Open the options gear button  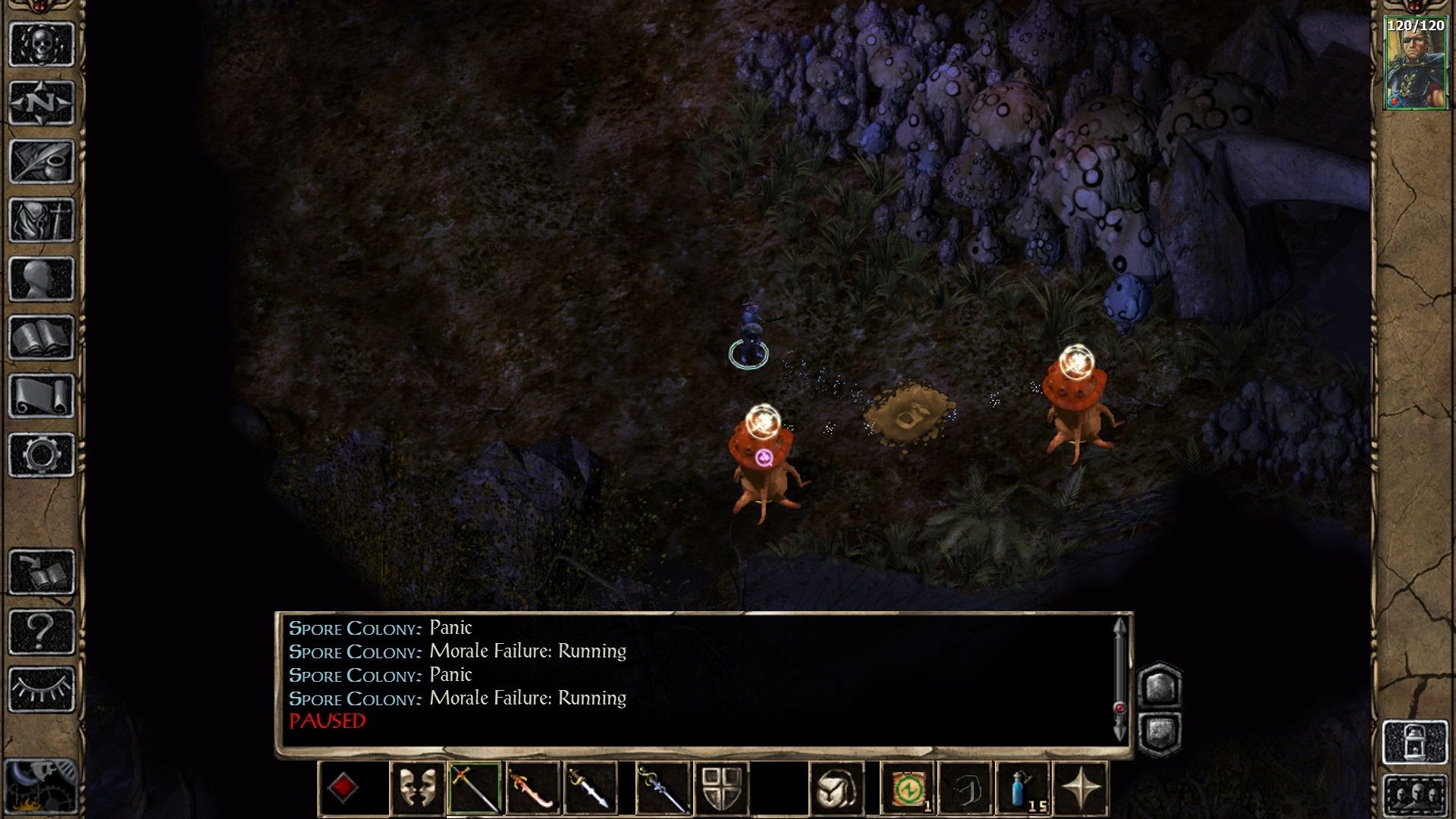[x=42, y=455]
